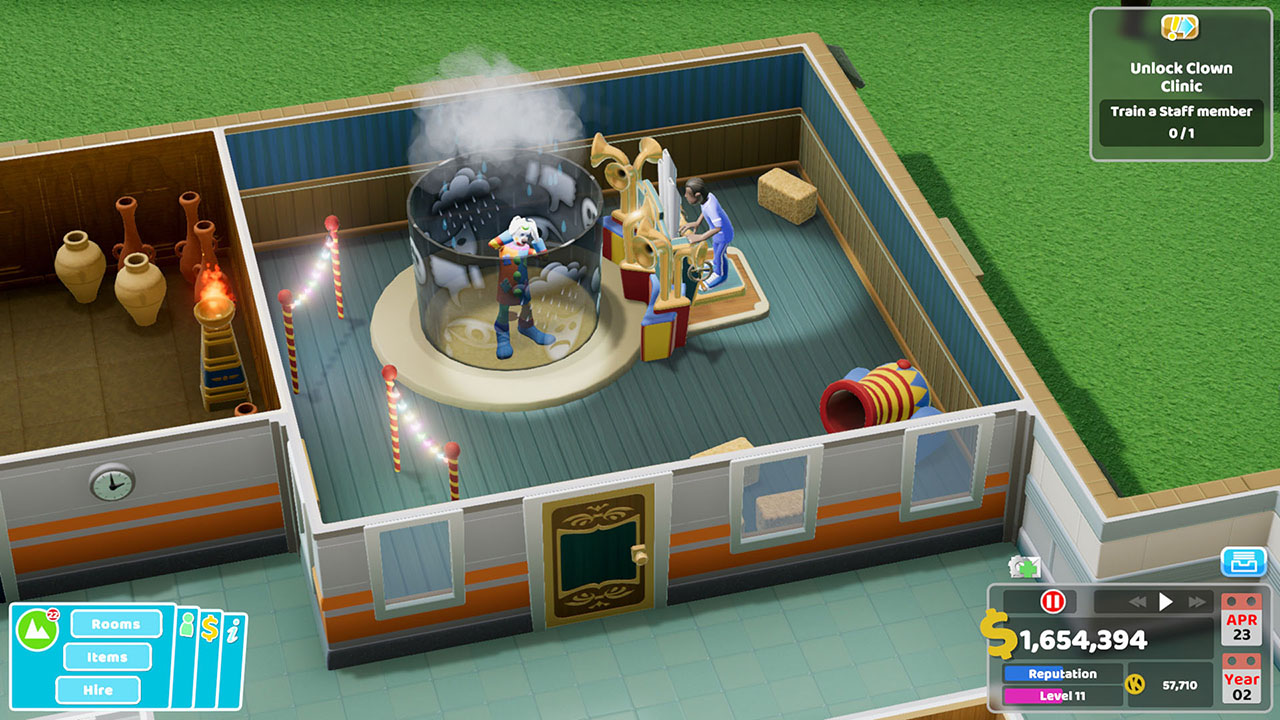Open the Items menu

[108, 657]
